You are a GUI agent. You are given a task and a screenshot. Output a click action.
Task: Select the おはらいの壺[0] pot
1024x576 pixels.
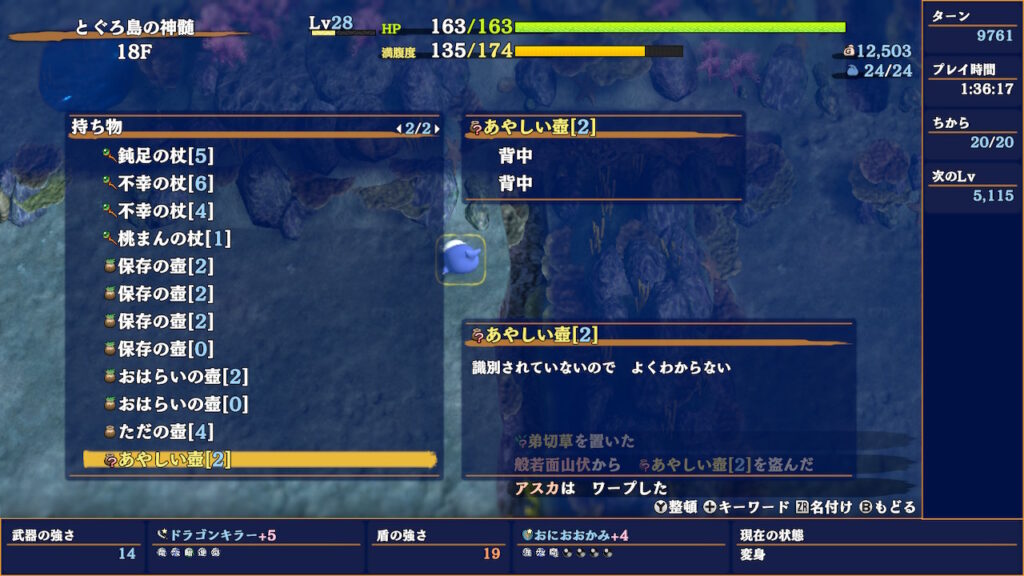[183, 405]
